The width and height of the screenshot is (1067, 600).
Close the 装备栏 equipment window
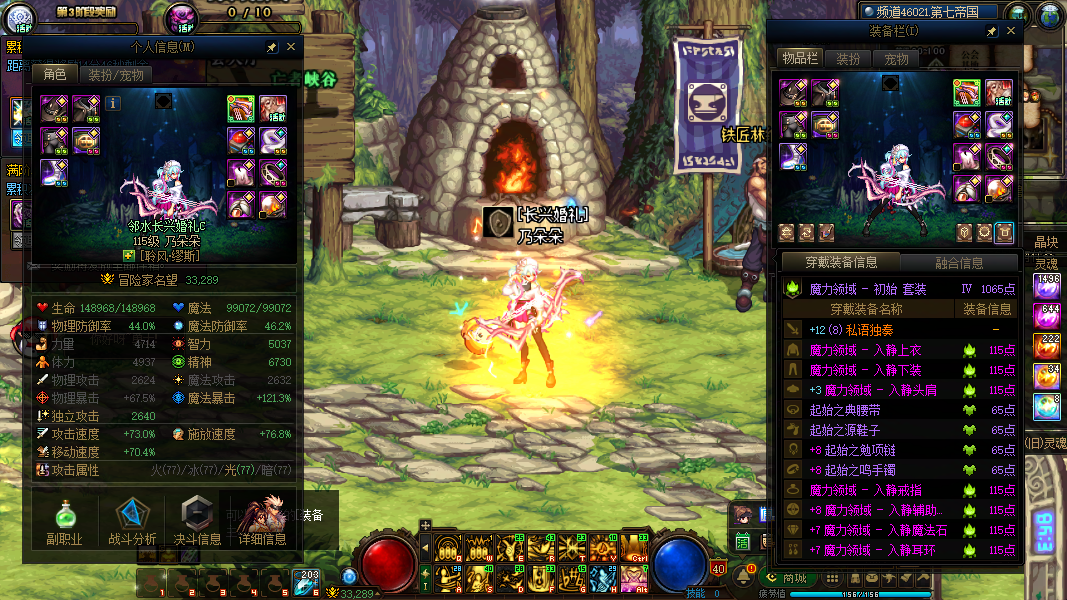click(1010, 32)
